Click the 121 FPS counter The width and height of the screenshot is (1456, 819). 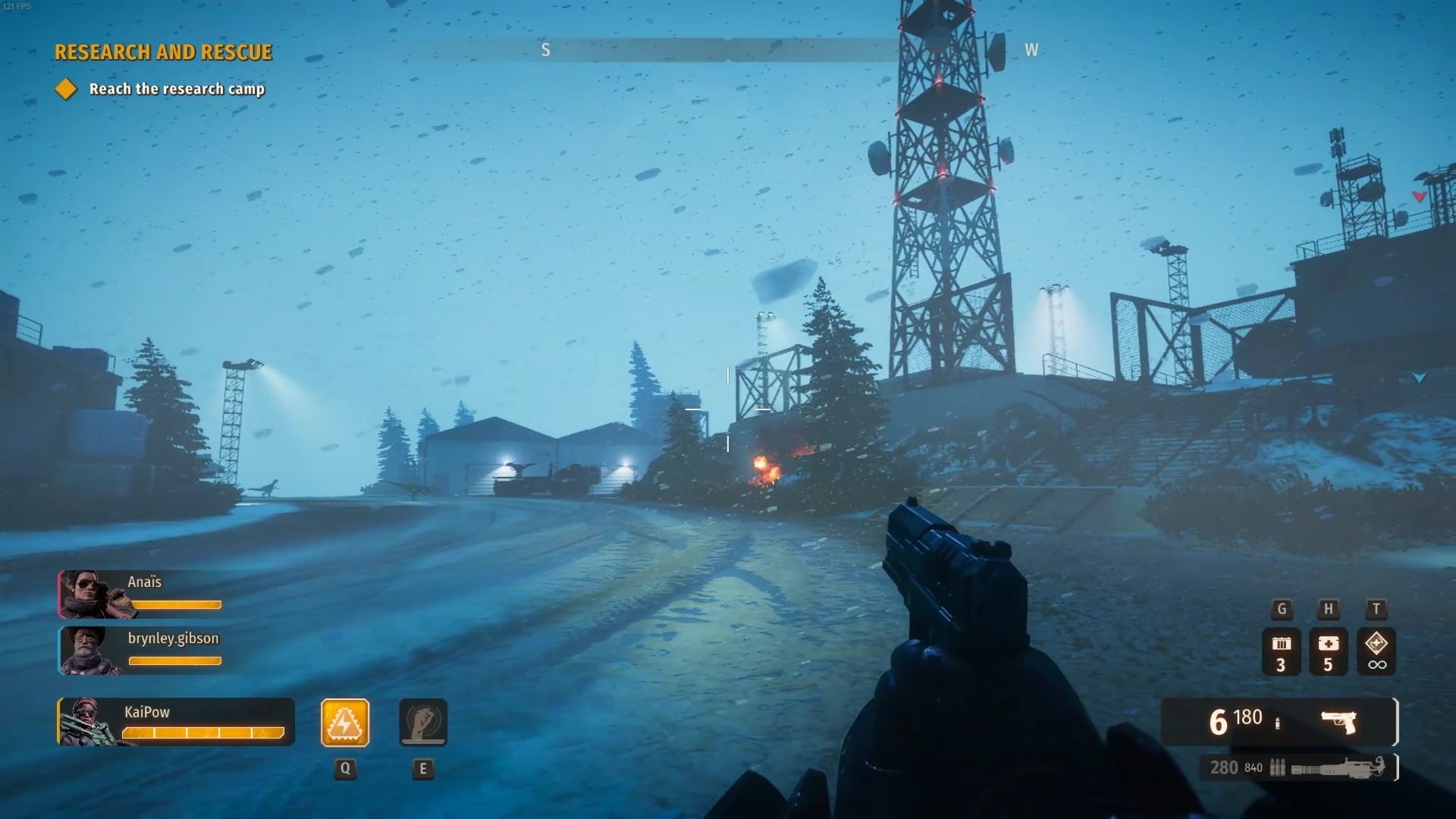click(18, 5)
